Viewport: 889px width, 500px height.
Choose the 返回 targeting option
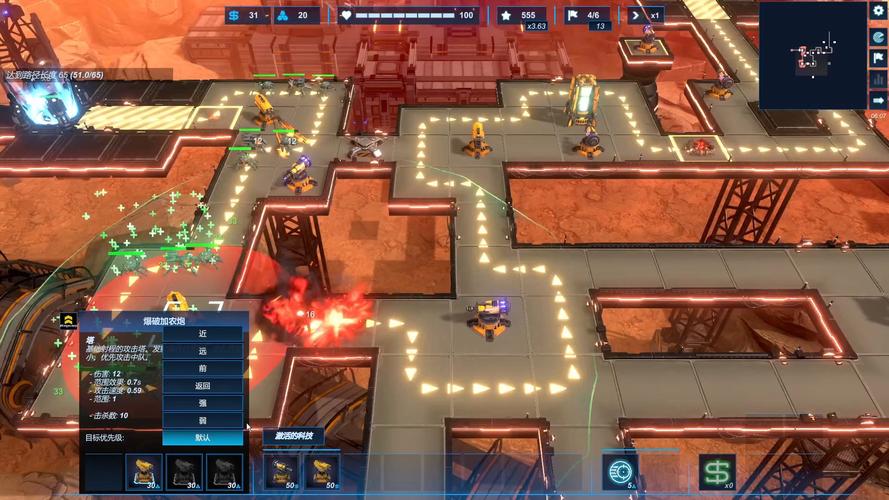tap(203, 385)
